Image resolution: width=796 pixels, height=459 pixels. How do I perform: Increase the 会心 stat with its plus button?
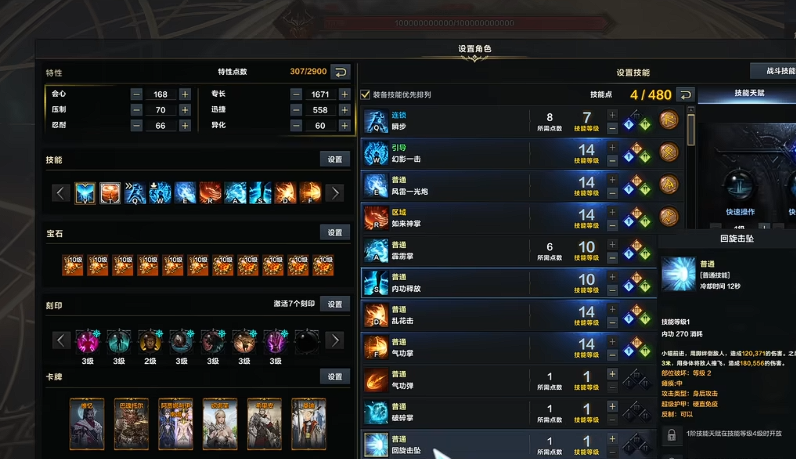pyautogui.click(x=185, y=94)
